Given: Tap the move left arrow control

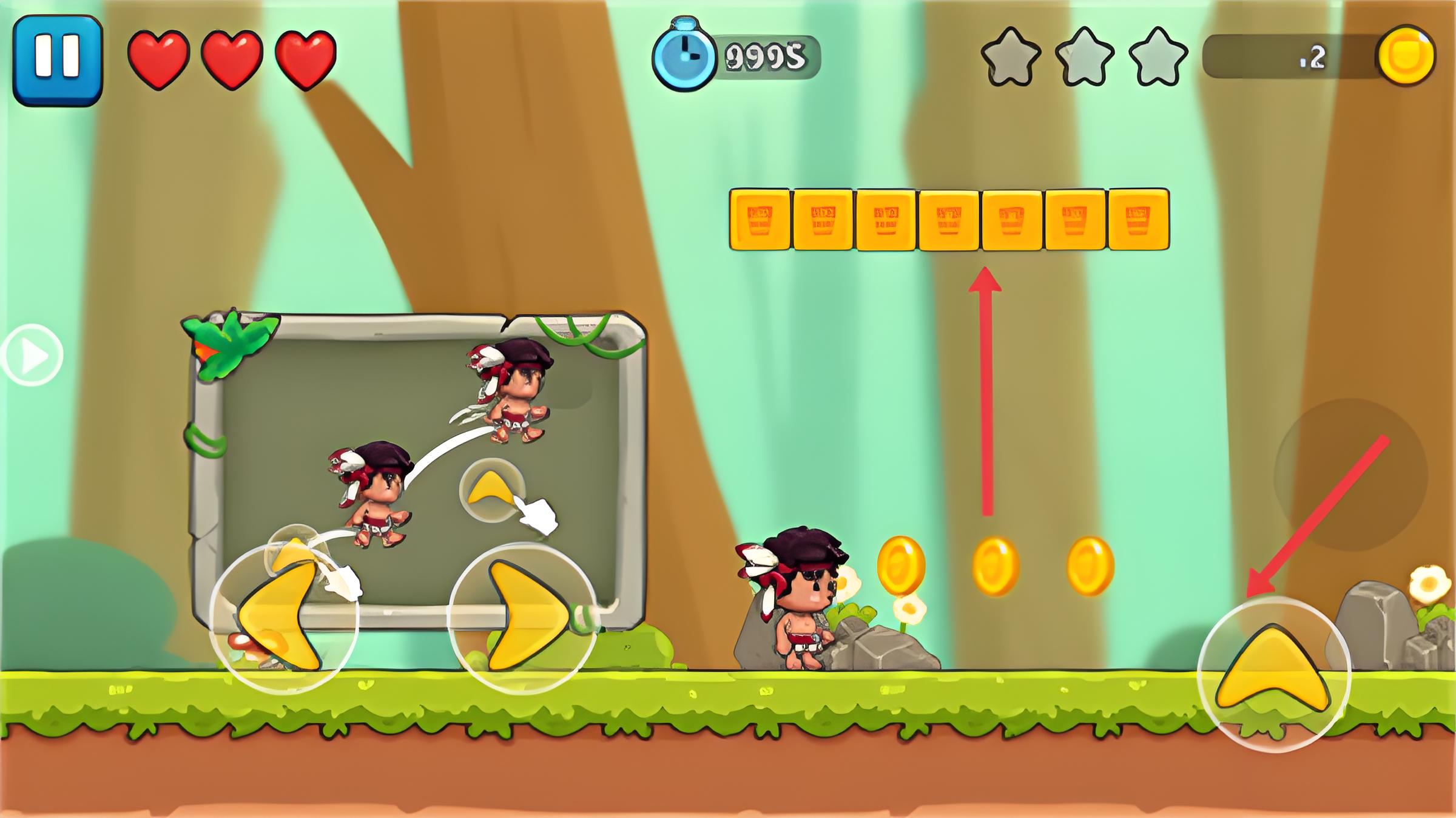Looking at the screenshot, I should 283,617.
